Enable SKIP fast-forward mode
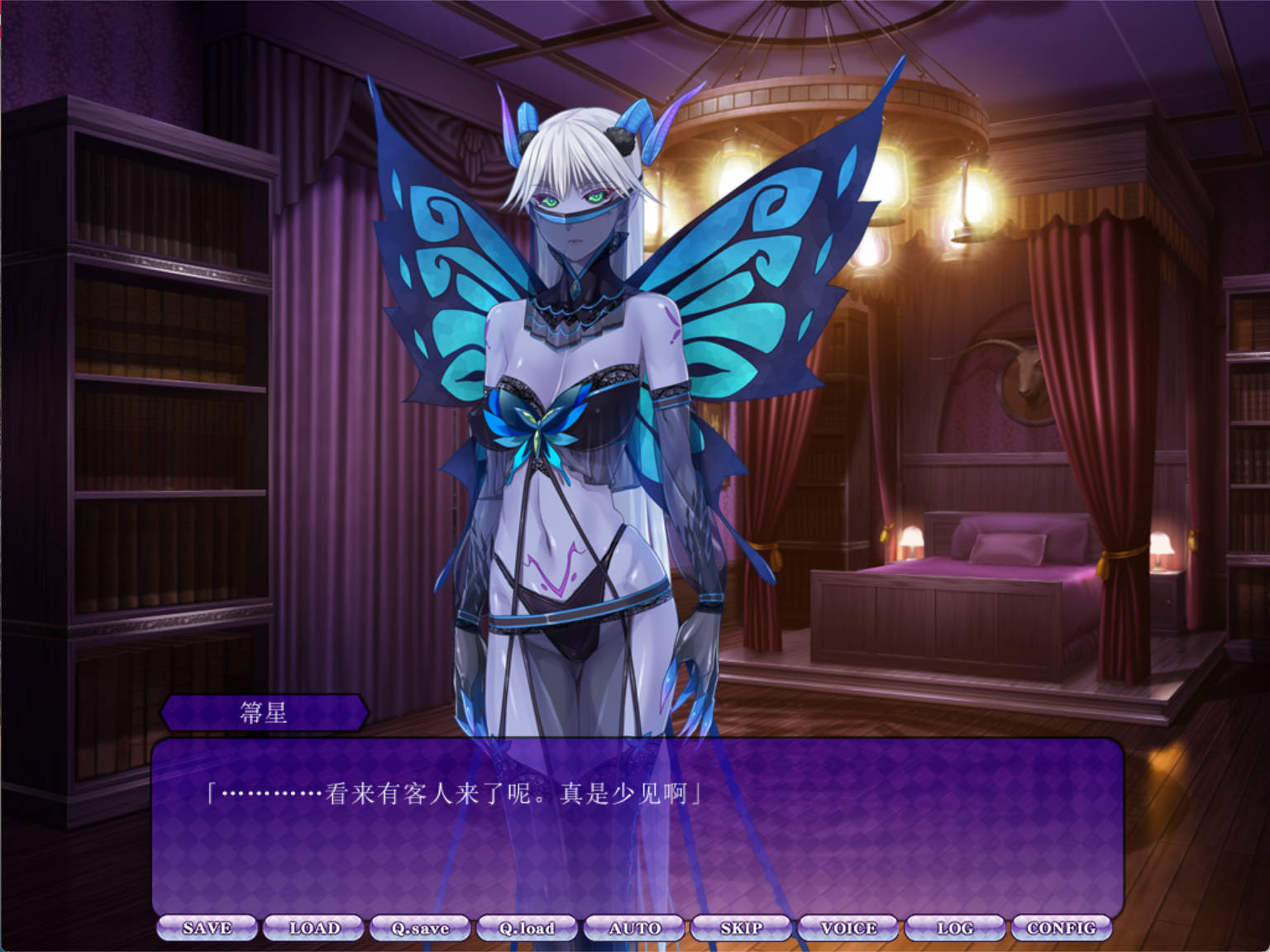1270x952 pixels. point(741,927)
